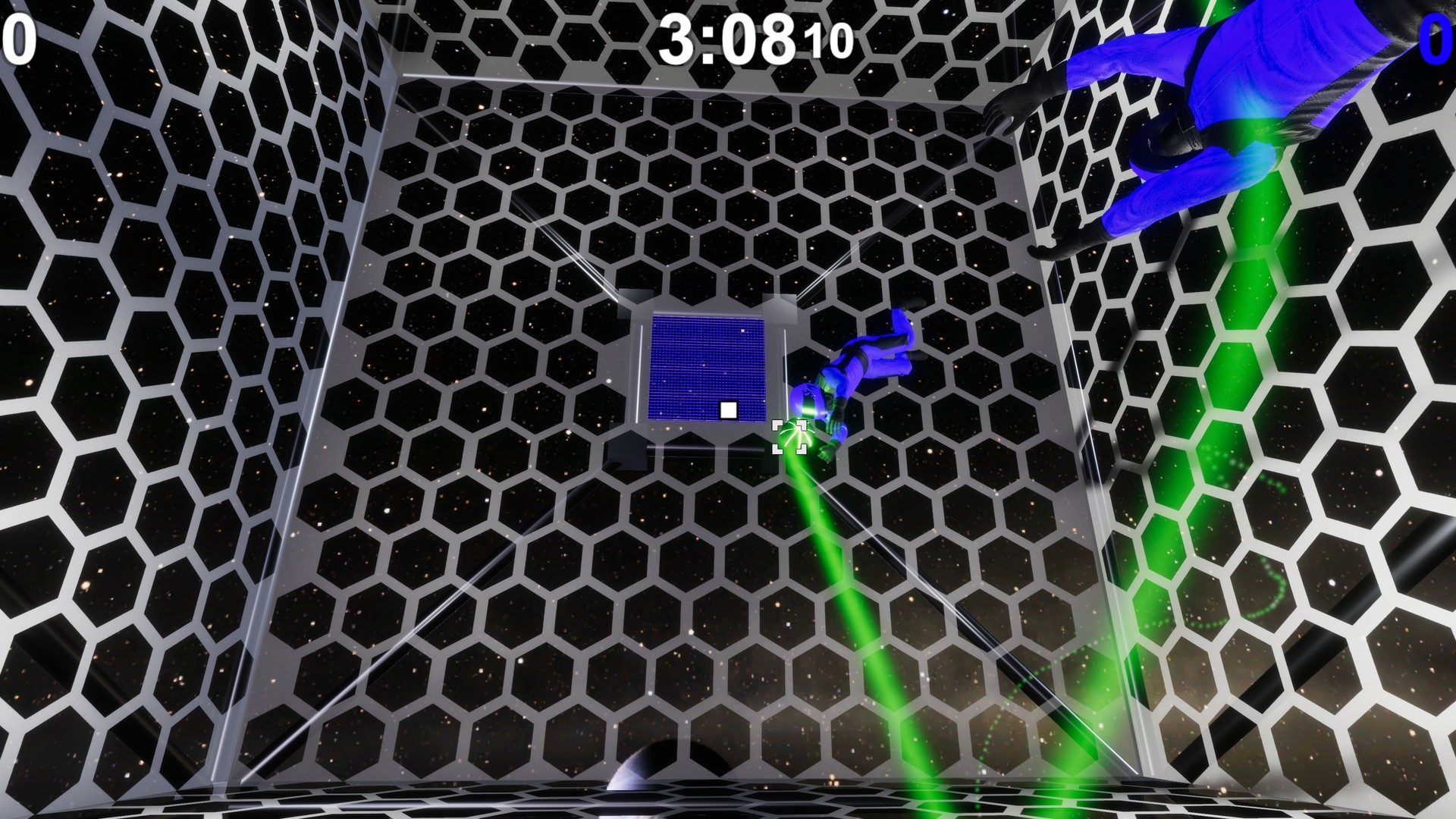The height and width of the screenshot is (819, 1456).
Task: Click the gray corner bracket above the goal panel
Action: (781, 303)
